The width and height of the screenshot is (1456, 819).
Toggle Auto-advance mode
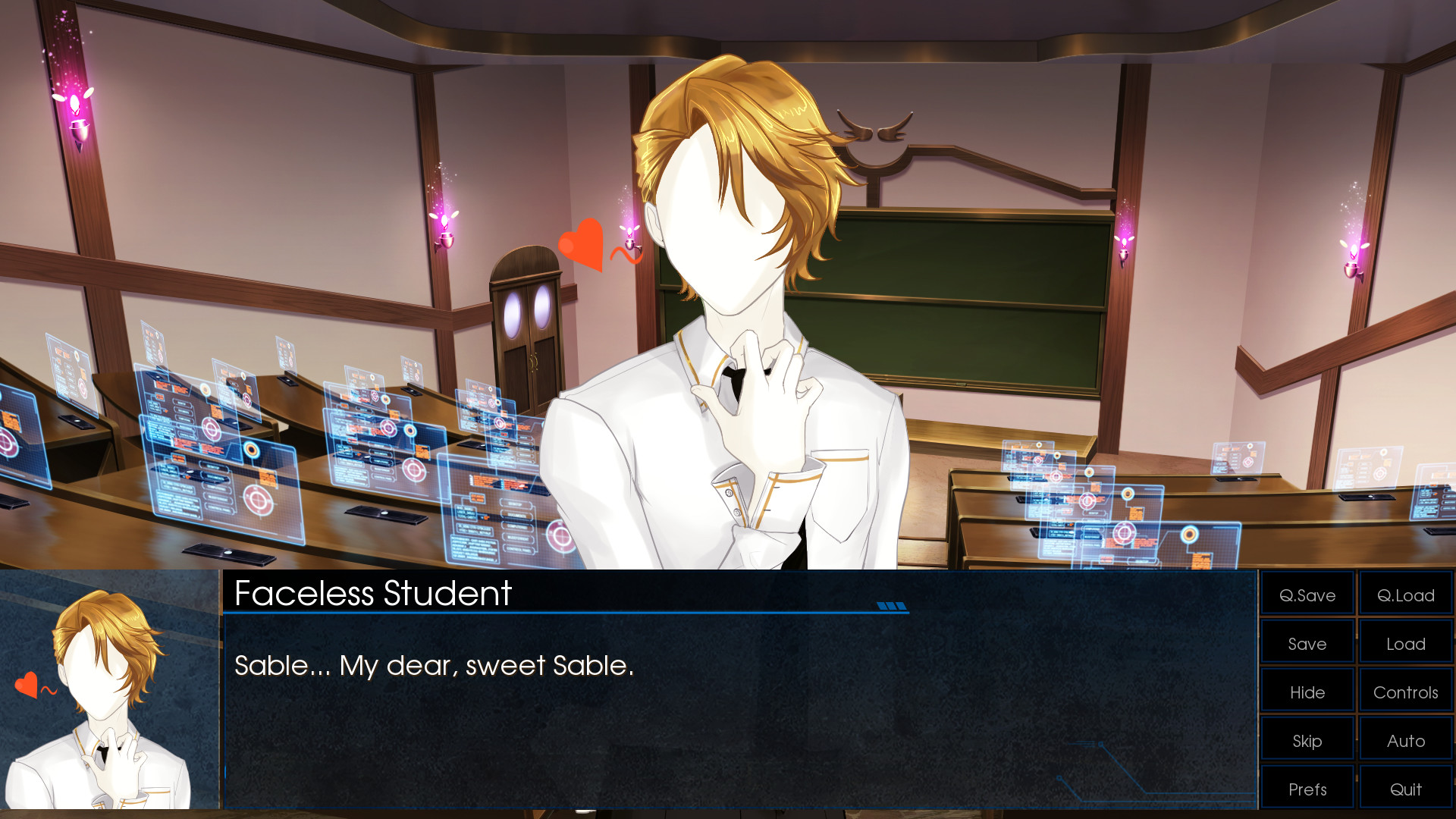(x=1405, y=741)
